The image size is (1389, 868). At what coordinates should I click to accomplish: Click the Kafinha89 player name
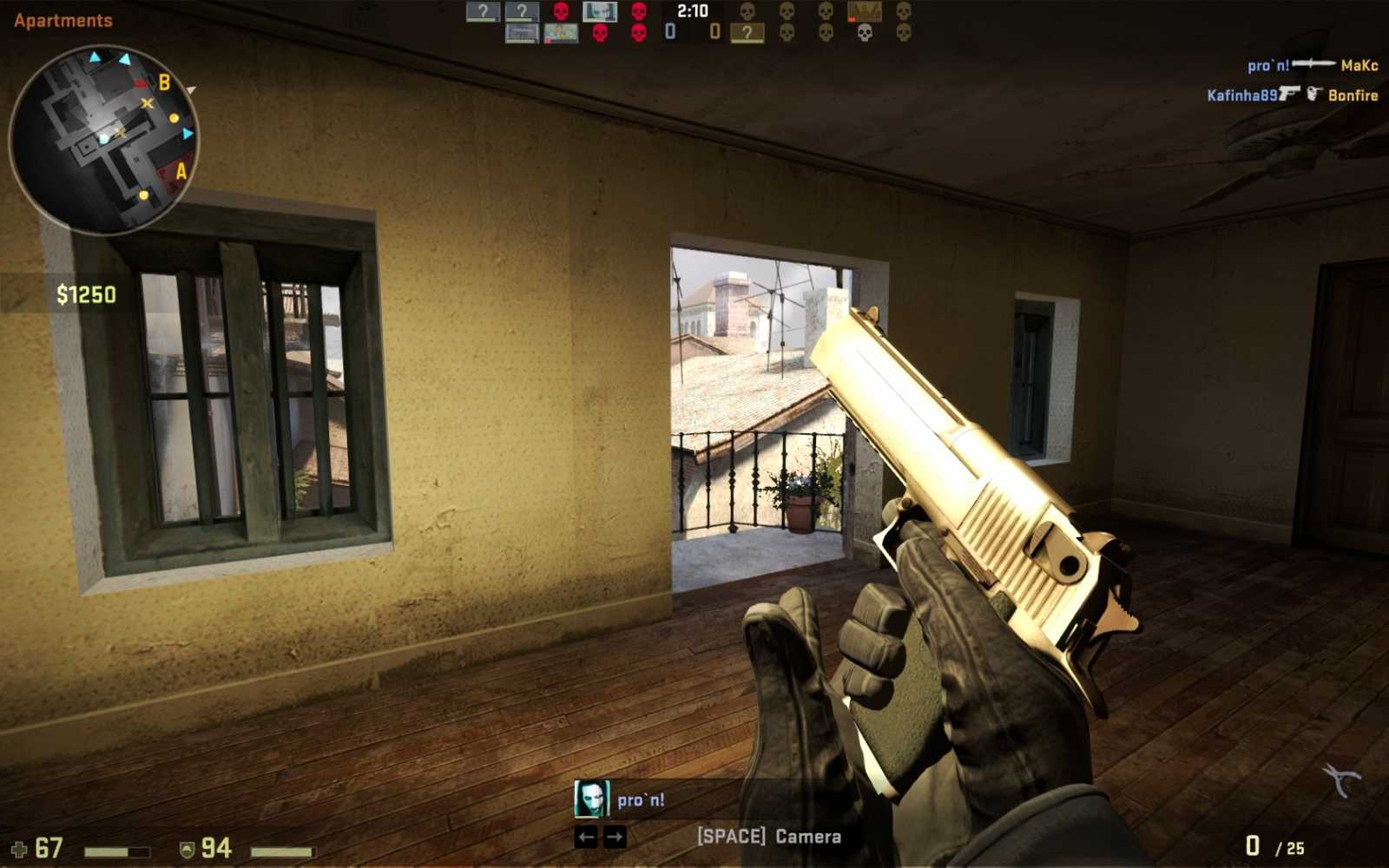click(1241, 94)
